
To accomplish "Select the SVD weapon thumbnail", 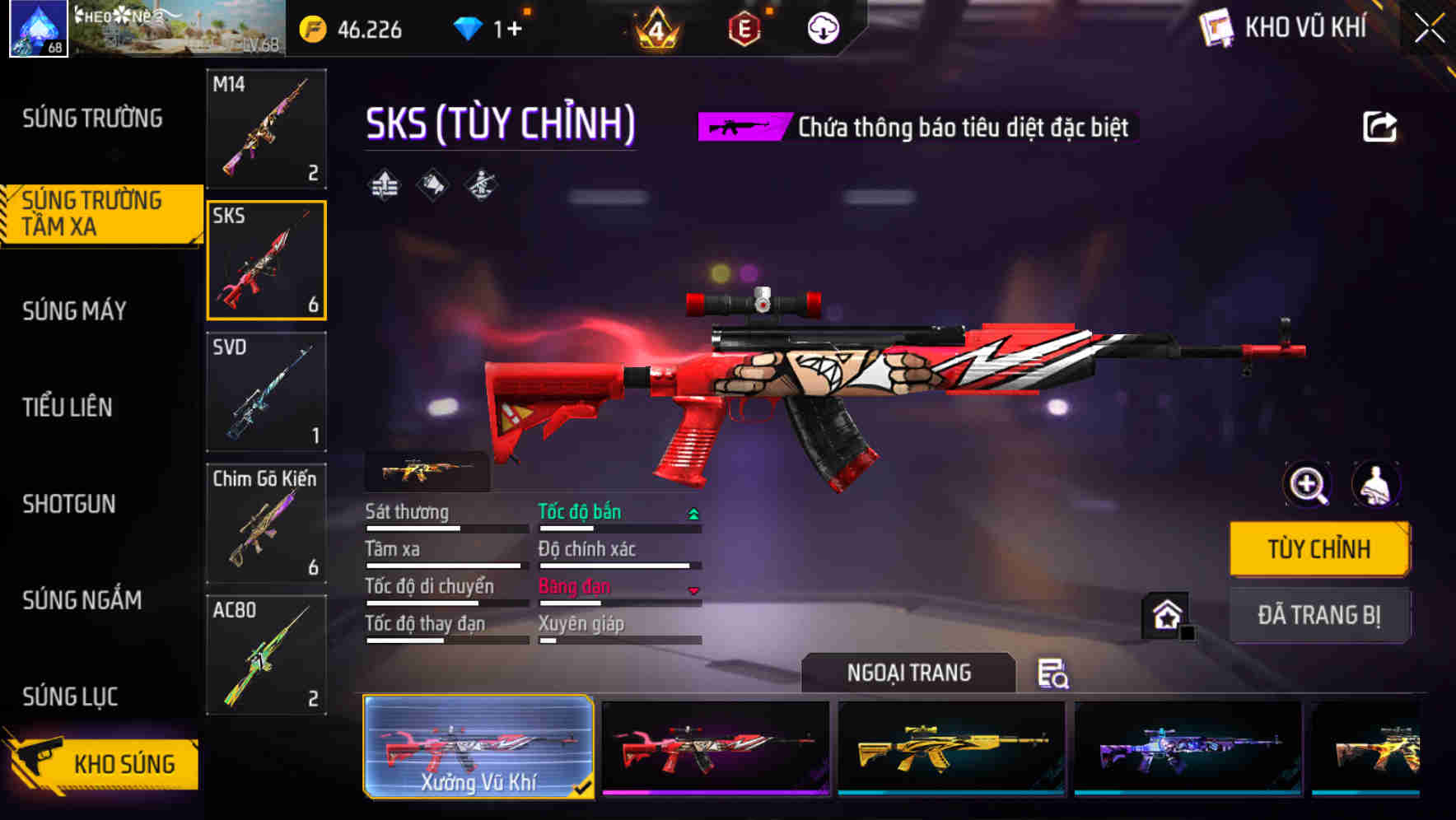I will (265, 393).
